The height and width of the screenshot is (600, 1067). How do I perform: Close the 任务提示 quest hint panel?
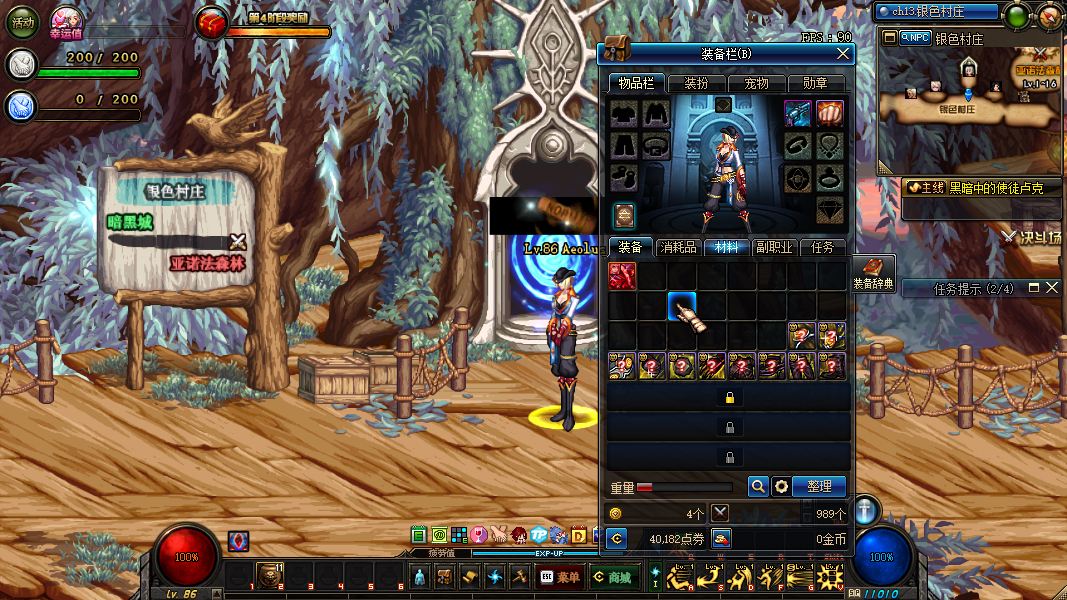[x=1051, y=288]
